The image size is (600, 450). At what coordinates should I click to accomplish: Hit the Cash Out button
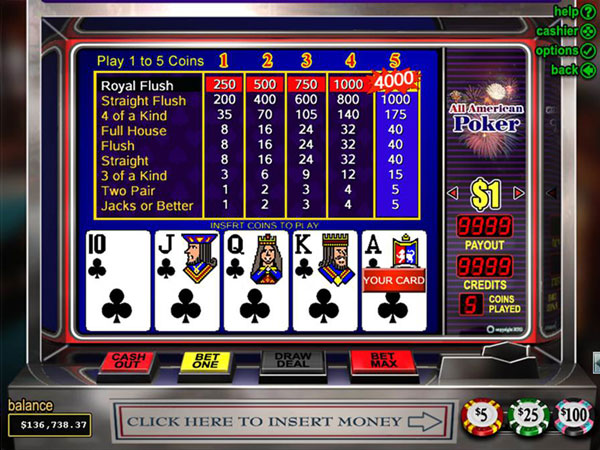(x=126, y=361)
